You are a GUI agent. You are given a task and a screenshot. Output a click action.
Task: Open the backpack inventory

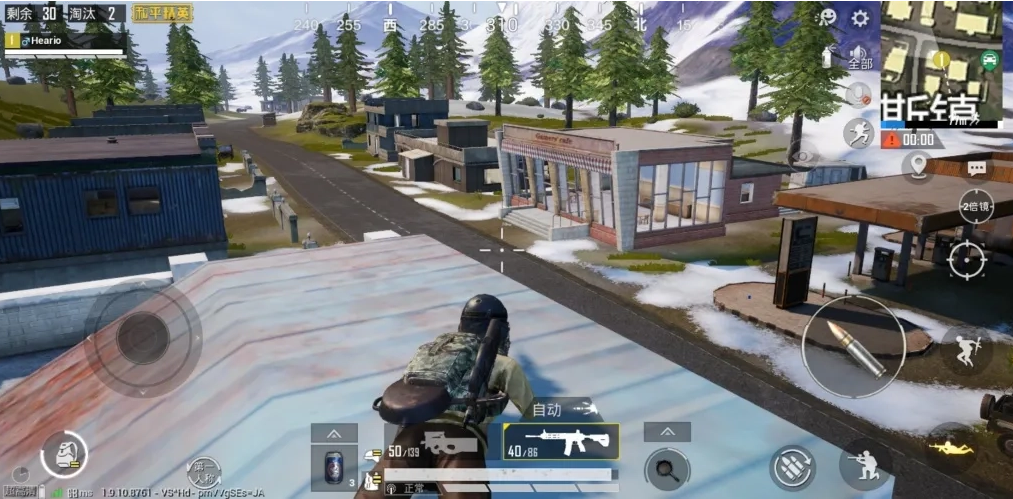click(64, 455)
